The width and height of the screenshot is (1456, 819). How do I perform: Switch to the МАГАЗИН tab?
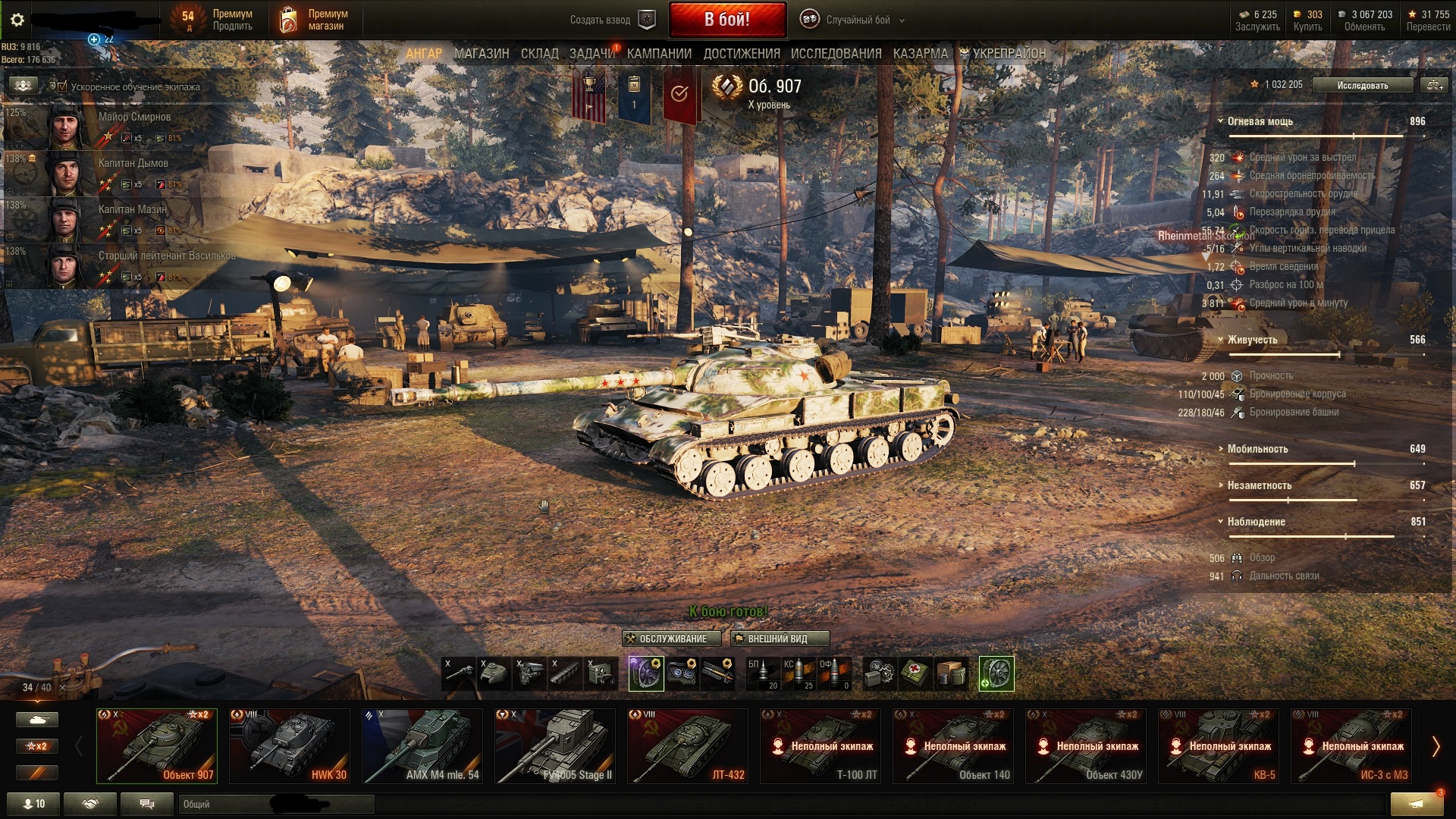482,54
